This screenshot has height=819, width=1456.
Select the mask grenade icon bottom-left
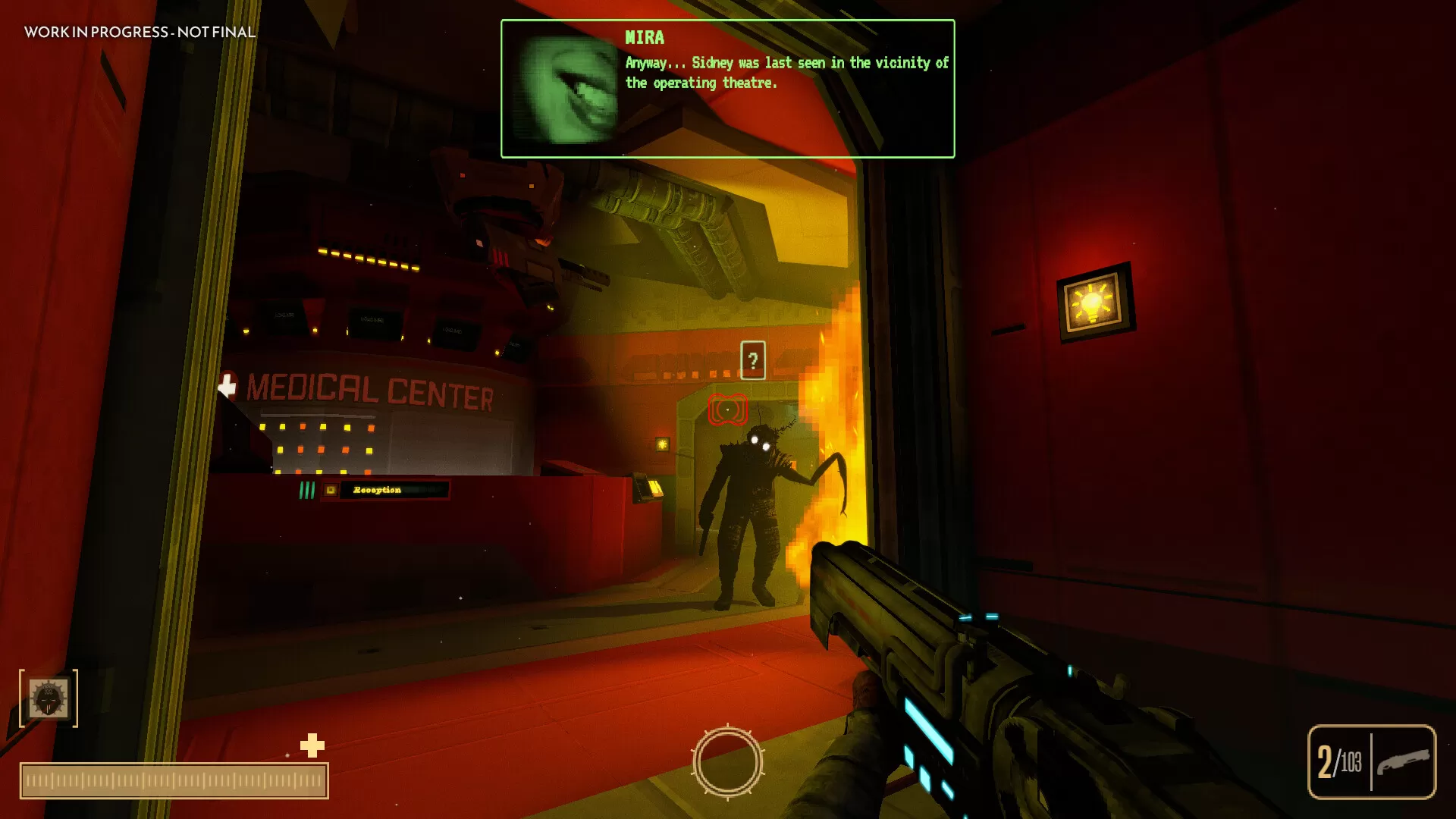(49, 698)
